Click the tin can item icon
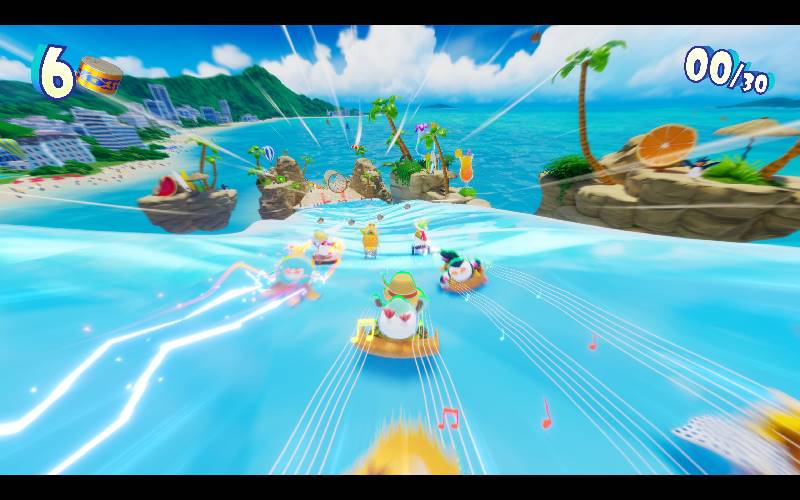Image resolution: width=800 pixels, height=500 pixels. (x=98, y=77)
